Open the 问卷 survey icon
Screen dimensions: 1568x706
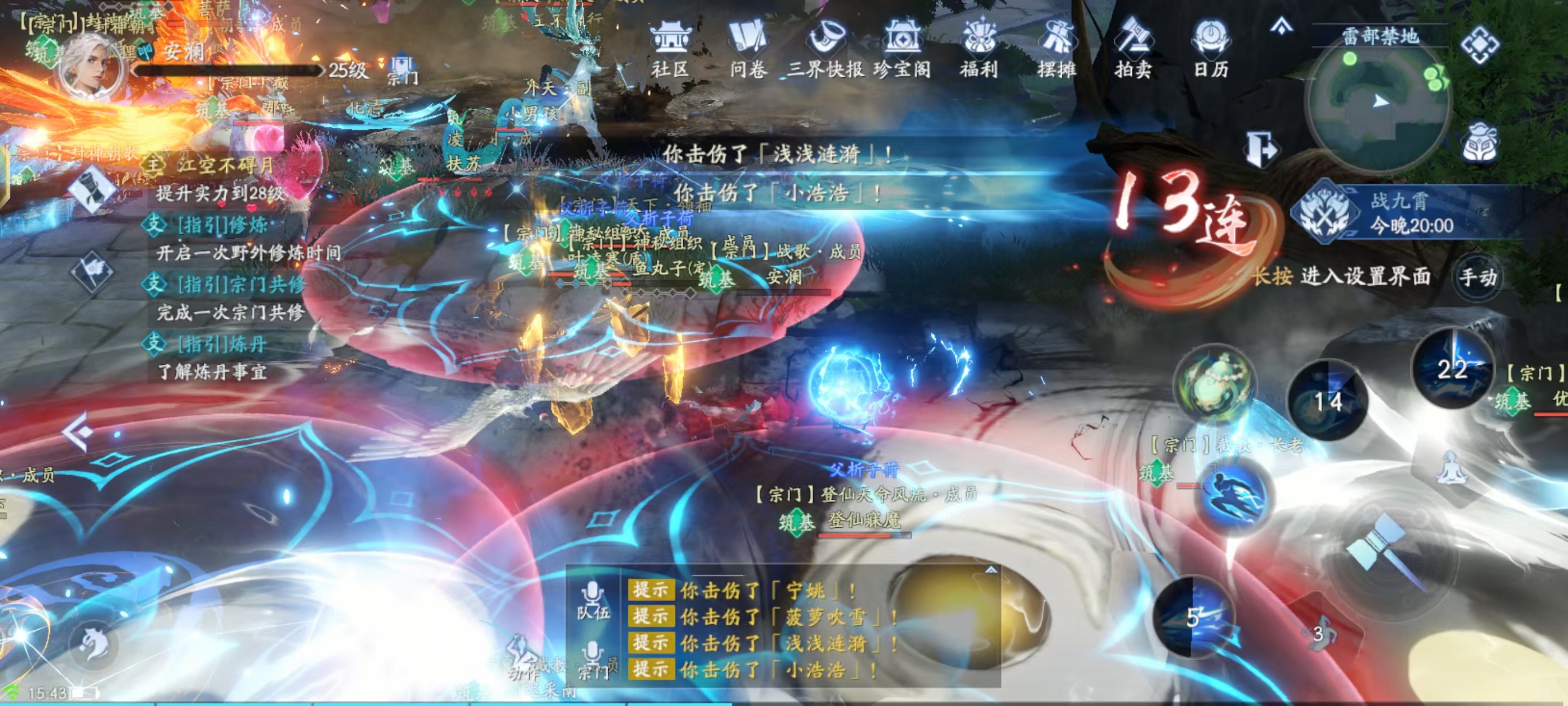748,48
